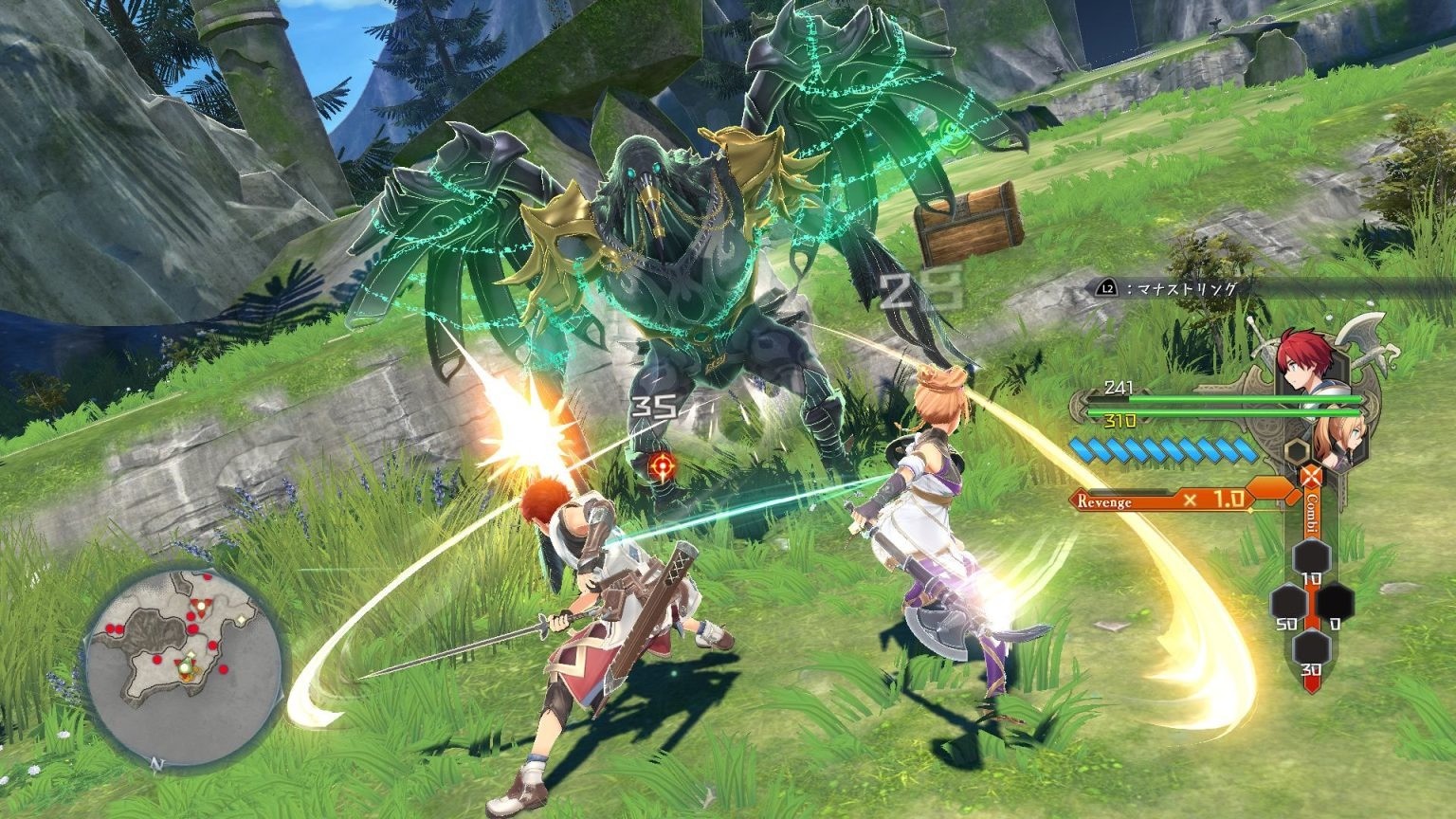This screenshot has height=819, width=1456.
Task: Click the red target reticle on the boss
Action: pyautogui.click(x=664, y=464)
